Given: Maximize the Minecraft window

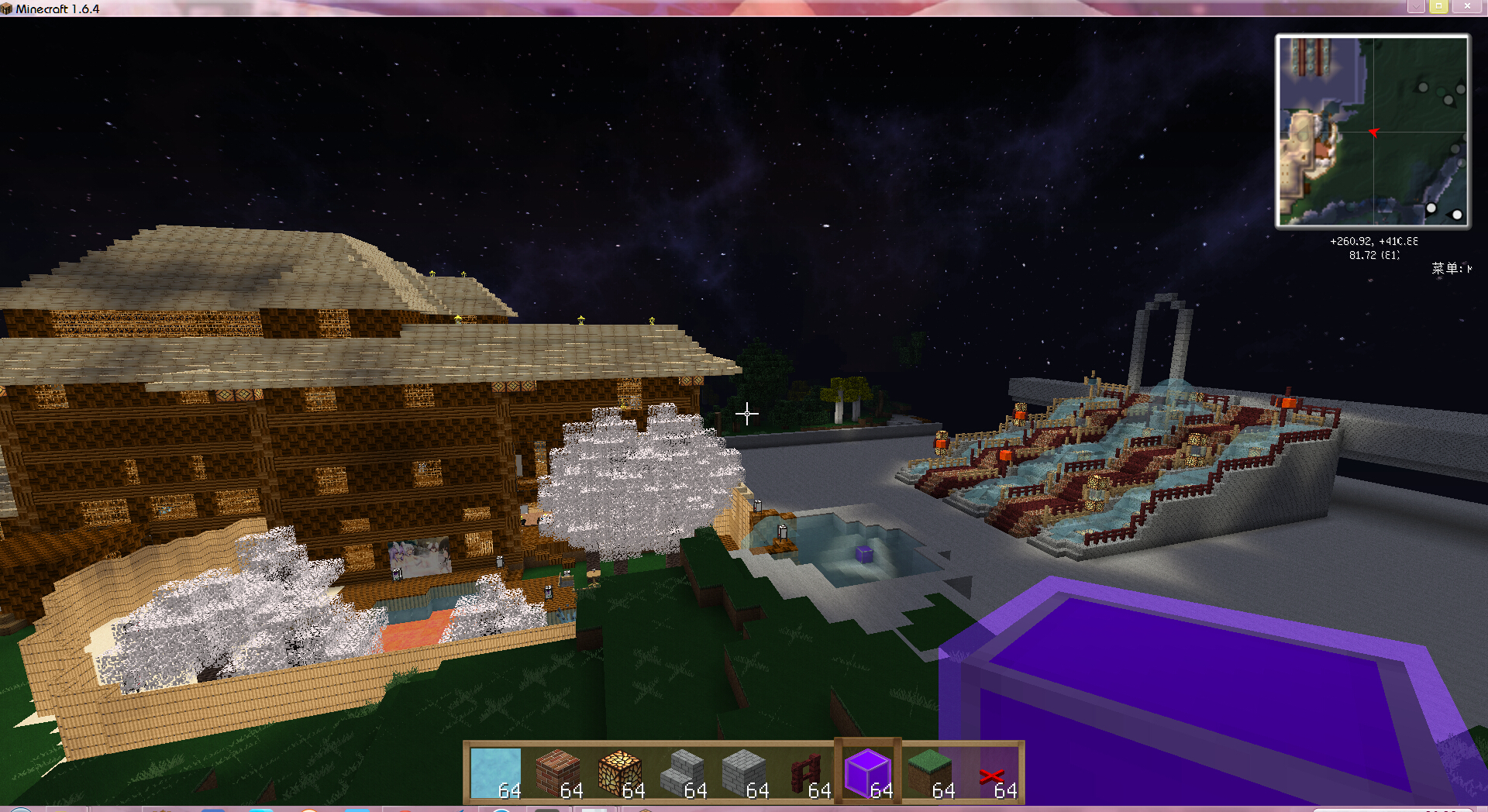Looking at the screenshot, I should point(1438,6).
